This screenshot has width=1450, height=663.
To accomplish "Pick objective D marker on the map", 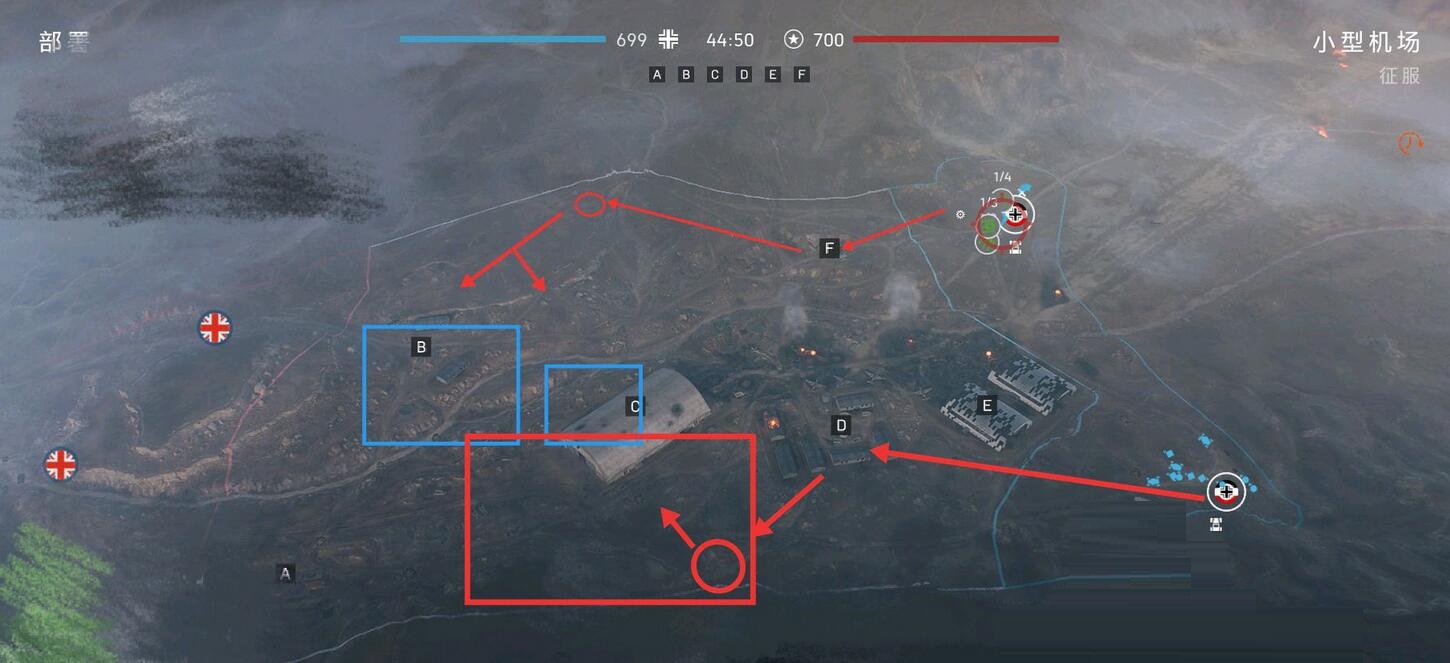I will 841,426.
